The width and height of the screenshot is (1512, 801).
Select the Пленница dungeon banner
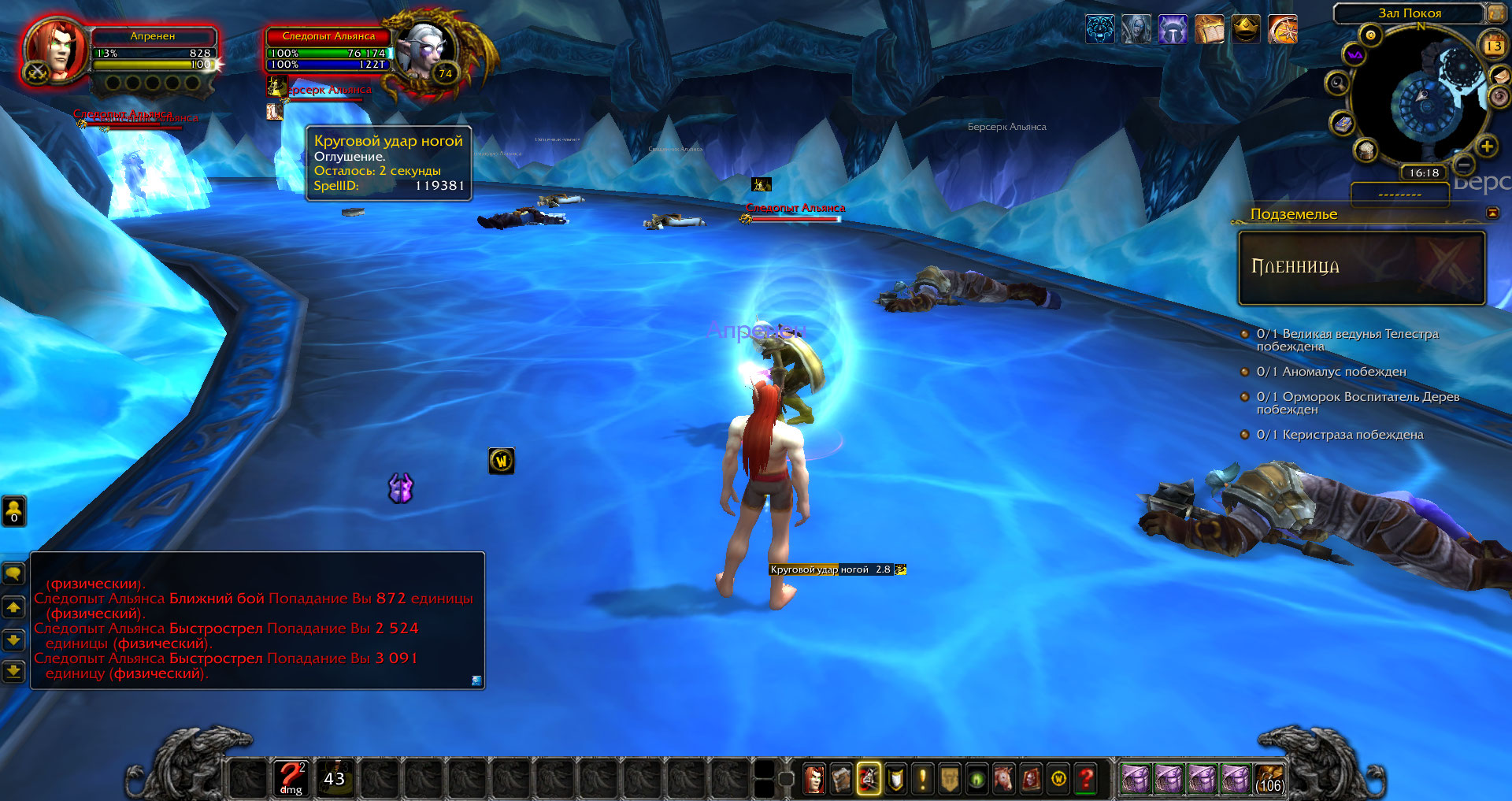click(1362, 267)
